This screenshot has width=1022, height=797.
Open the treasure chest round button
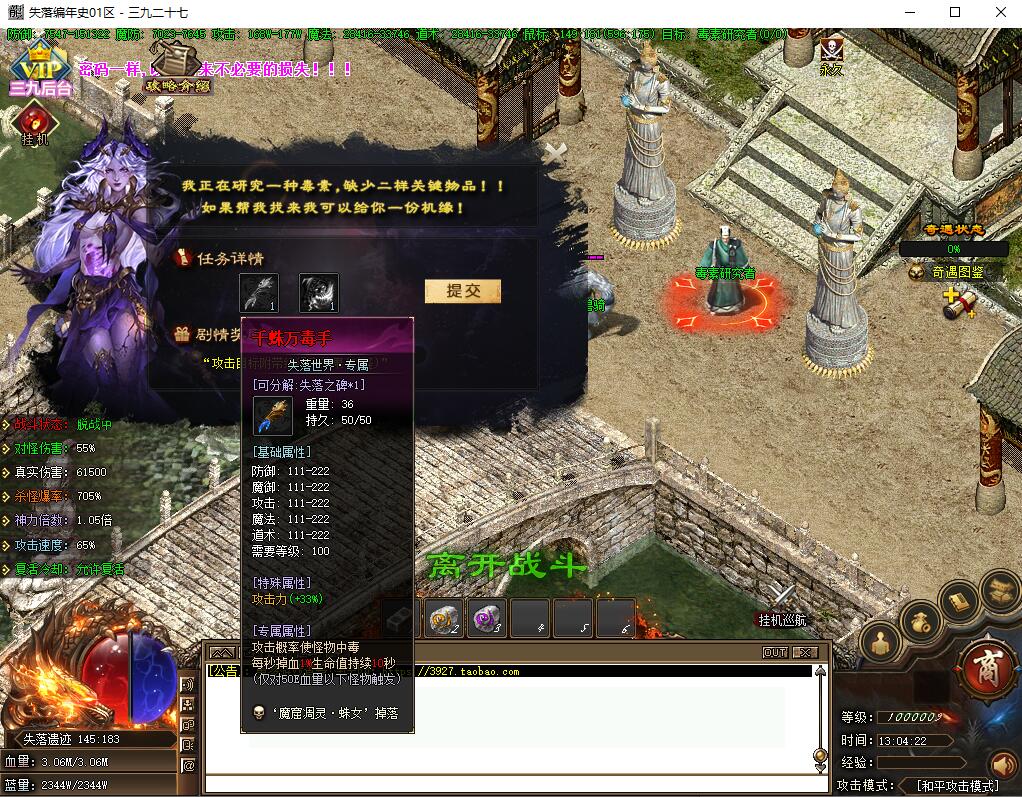click(999, 589)
